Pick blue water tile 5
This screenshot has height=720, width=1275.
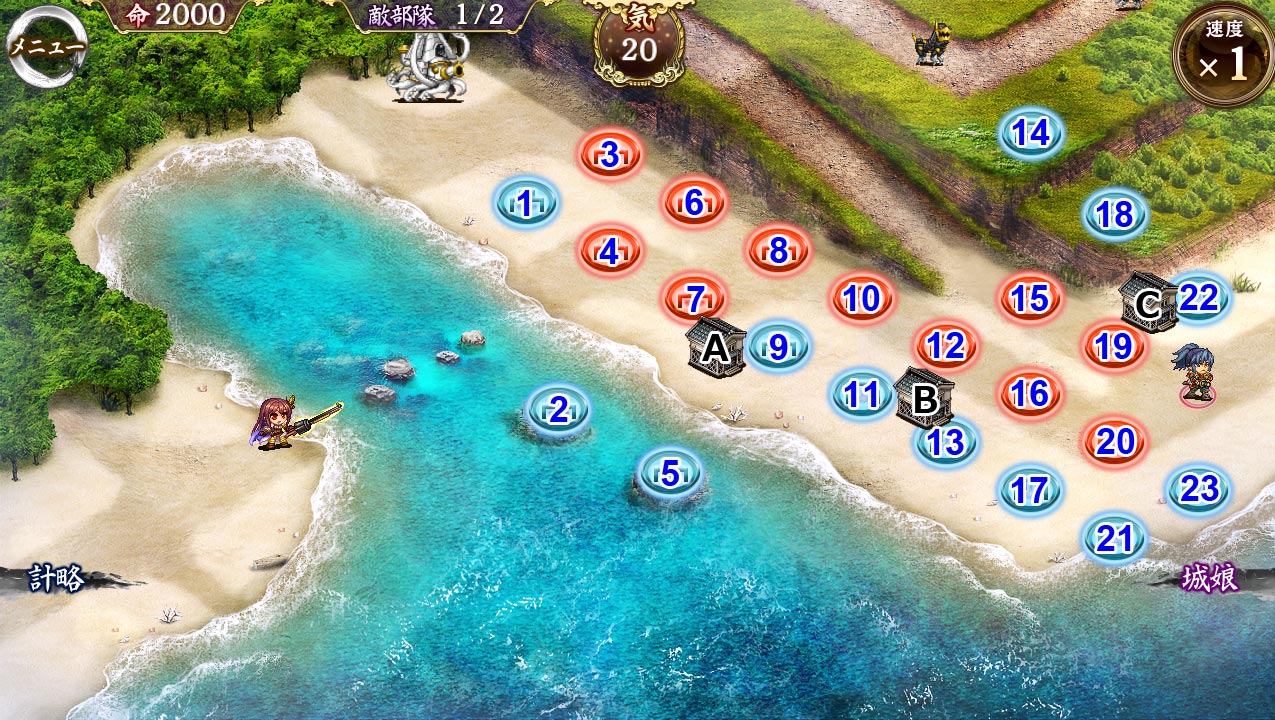(x=670, y=471)
